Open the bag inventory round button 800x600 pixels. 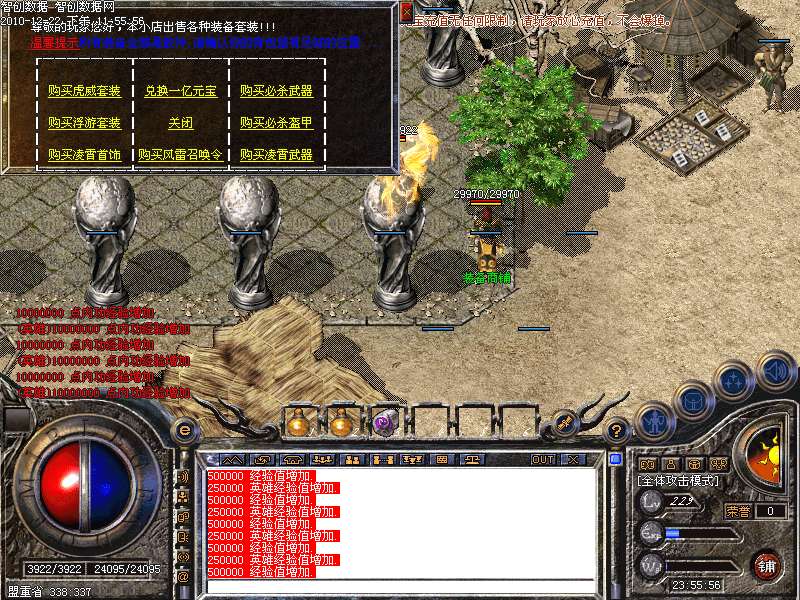click(x=693, y=401)
